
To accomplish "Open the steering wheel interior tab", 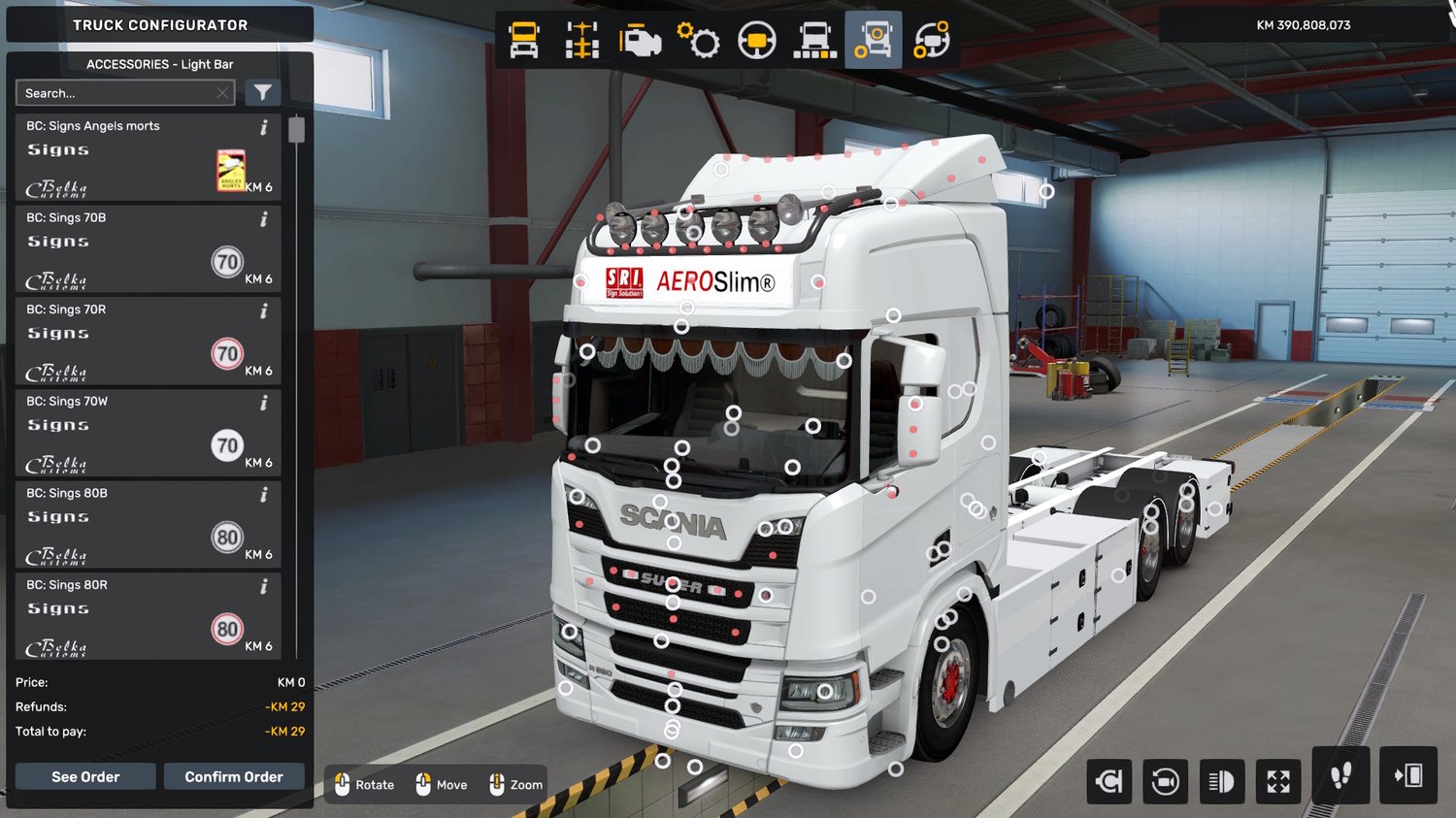I will (x=756, y=41).
